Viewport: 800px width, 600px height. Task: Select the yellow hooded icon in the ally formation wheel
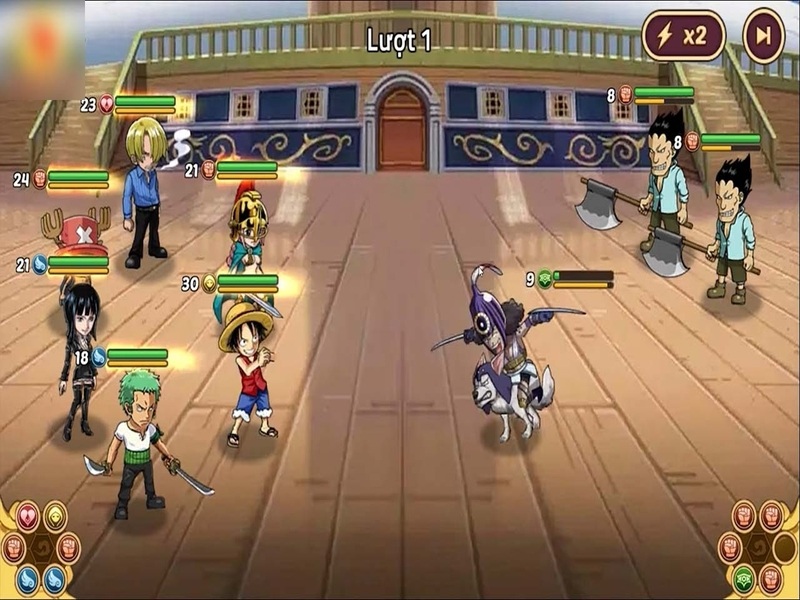55,516
